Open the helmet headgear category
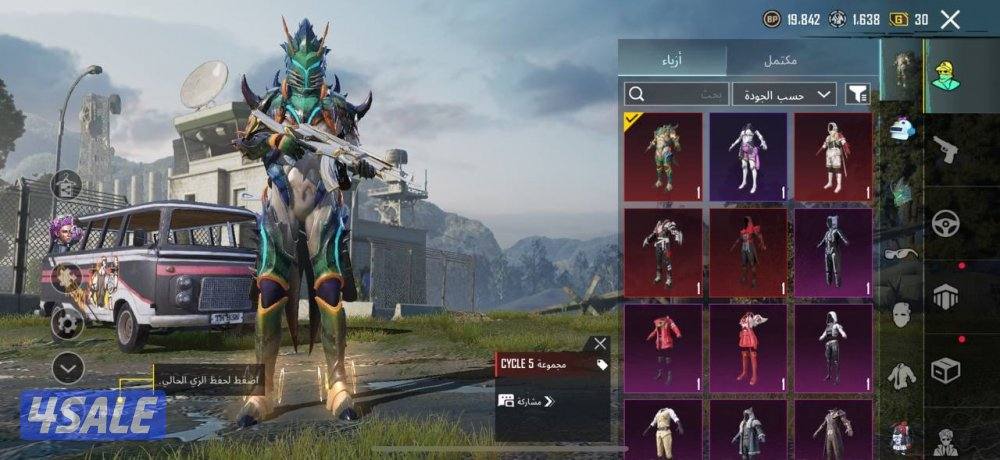 click(902, 128)
